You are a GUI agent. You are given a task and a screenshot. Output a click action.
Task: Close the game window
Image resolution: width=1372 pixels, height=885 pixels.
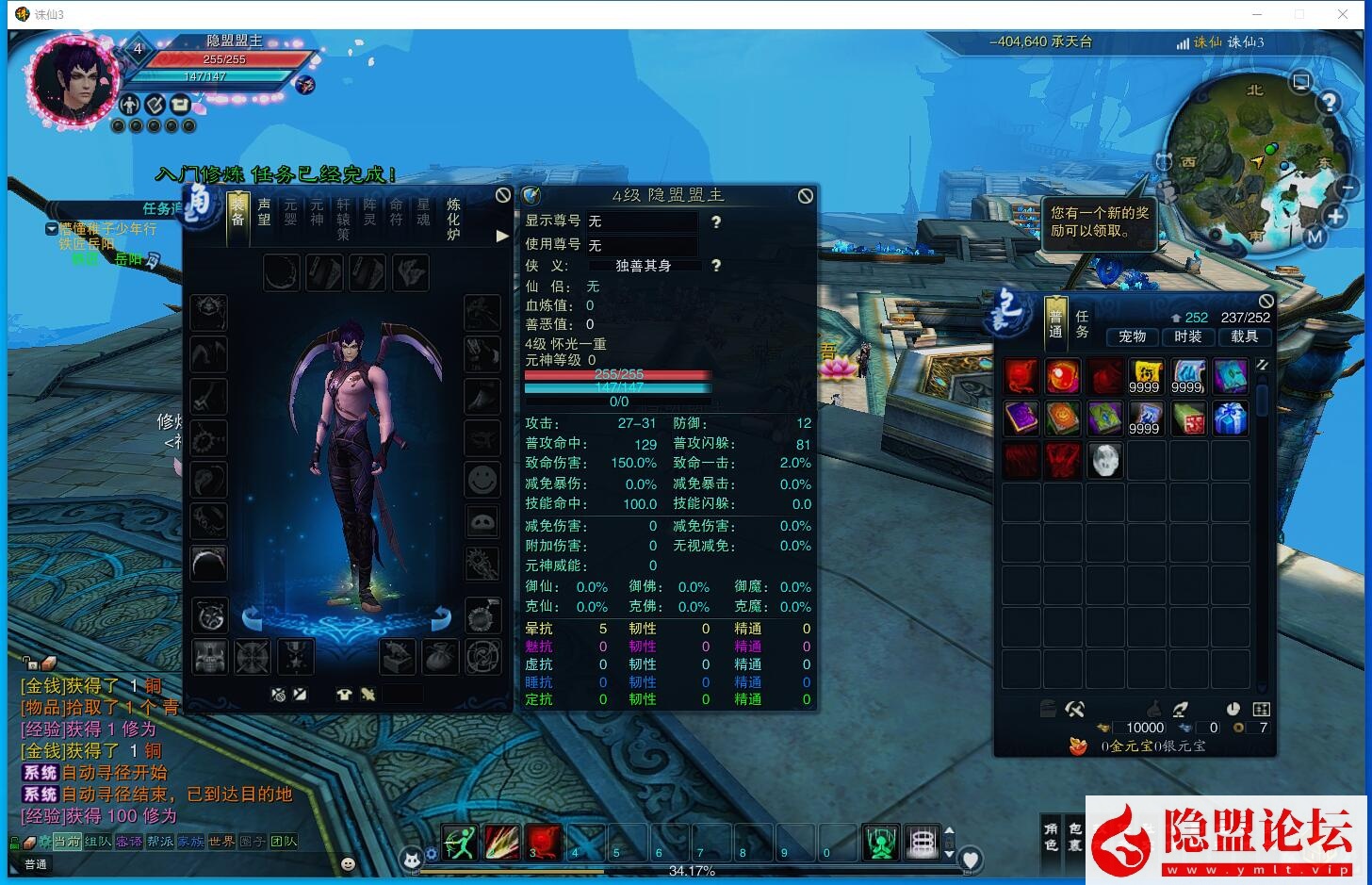1343,14
